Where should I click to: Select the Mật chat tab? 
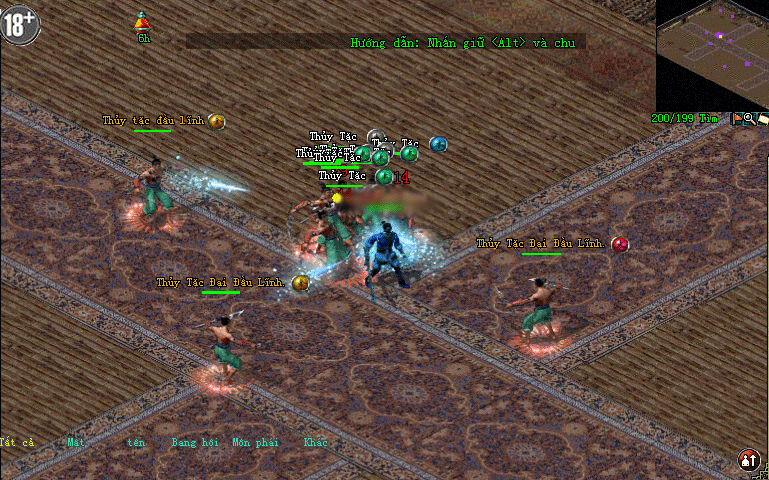coord(75,442)
